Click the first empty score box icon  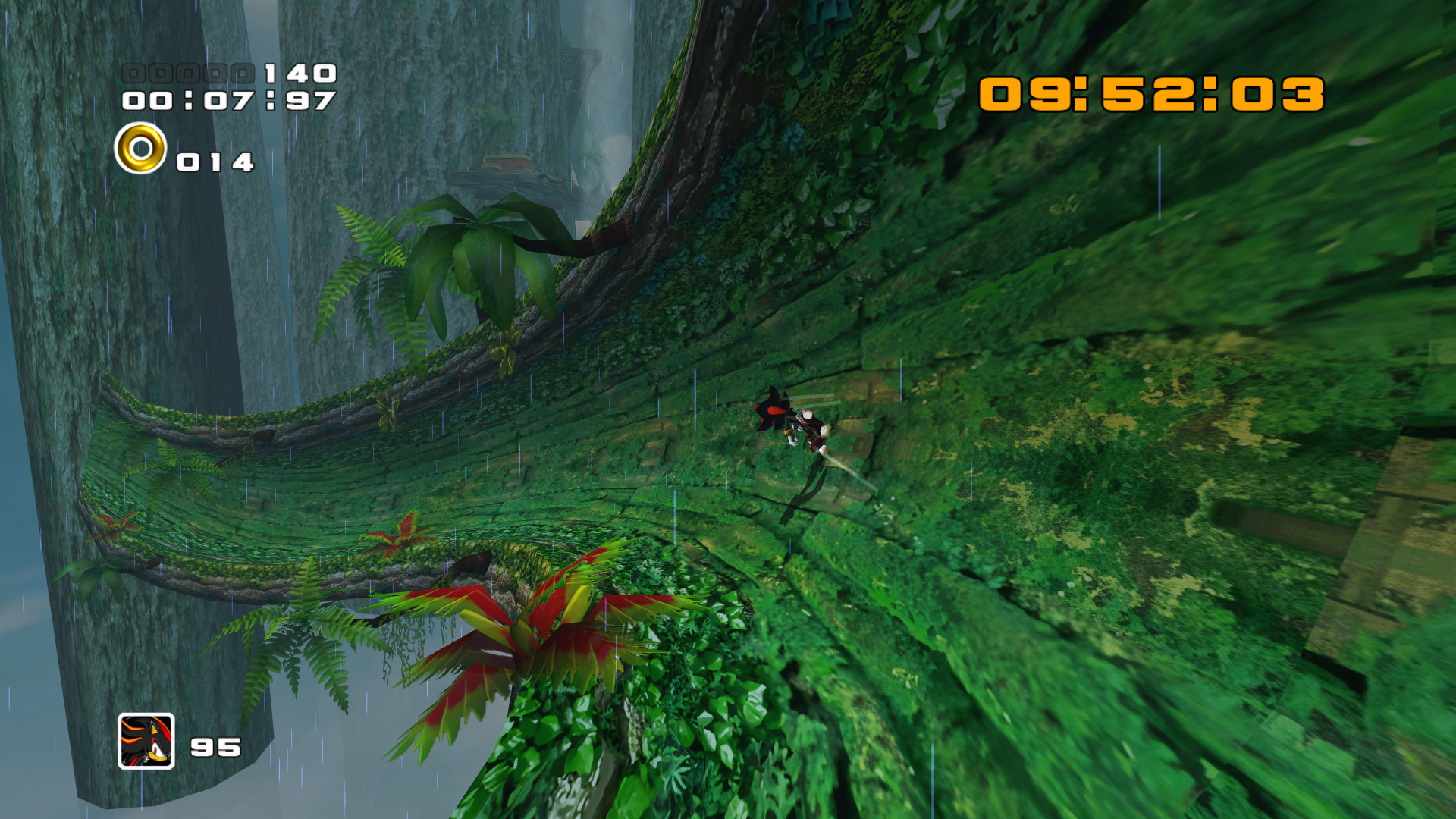pos(133,74)
